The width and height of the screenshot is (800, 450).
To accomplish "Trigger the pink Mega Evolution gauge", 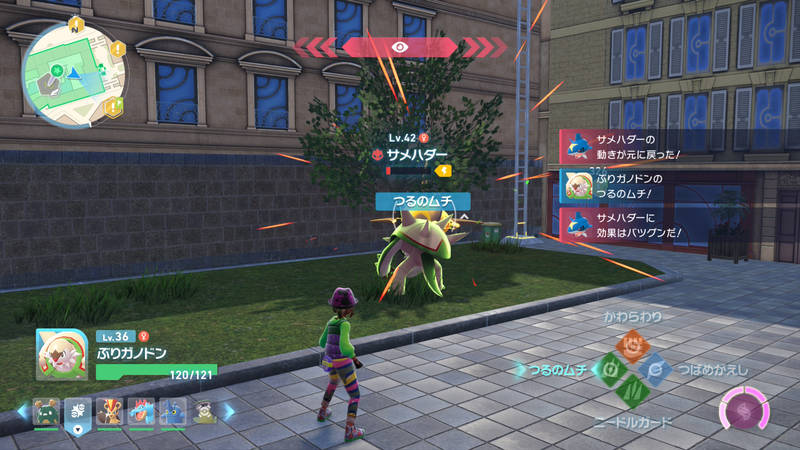I will click(745, 411).
